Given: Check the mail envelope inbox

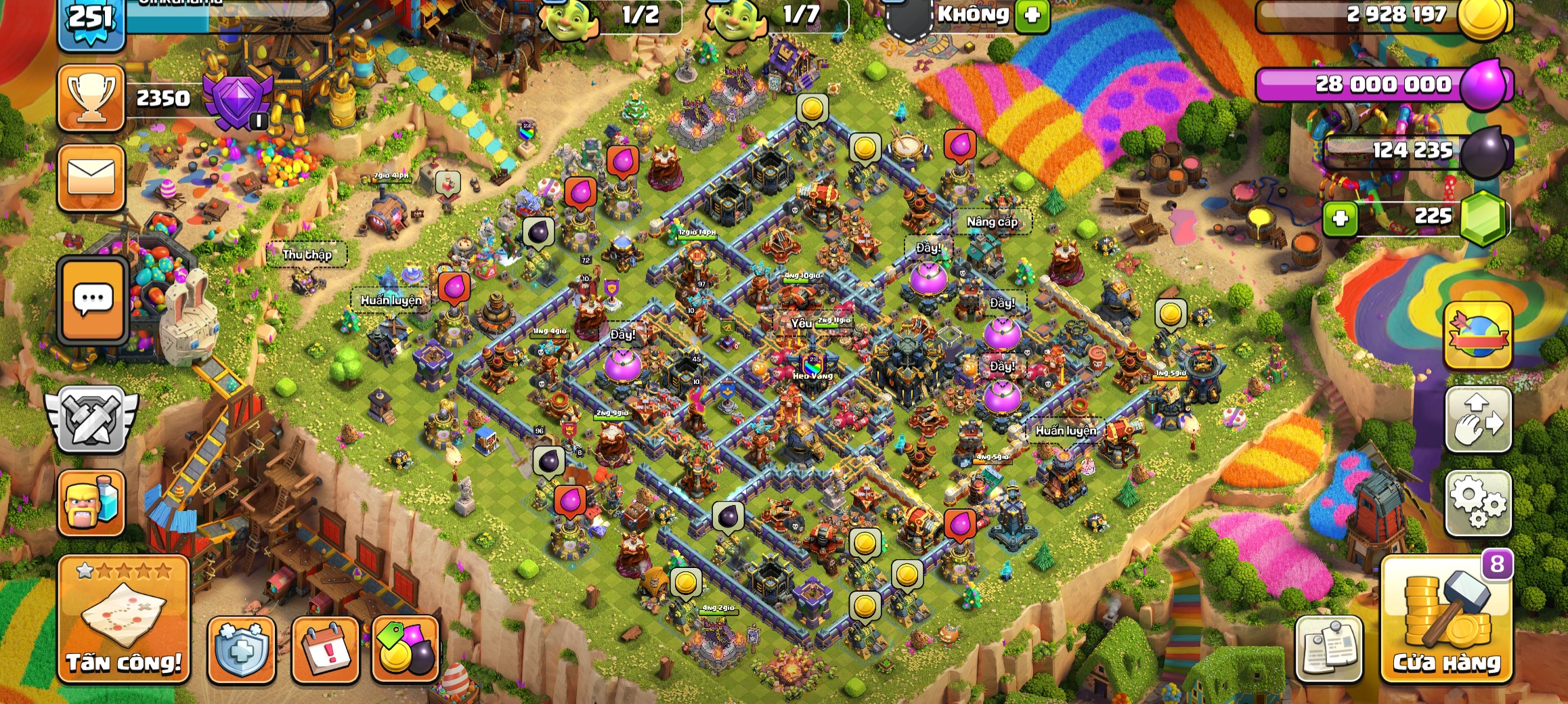Looking at the screenshot, I should [91, 177].
